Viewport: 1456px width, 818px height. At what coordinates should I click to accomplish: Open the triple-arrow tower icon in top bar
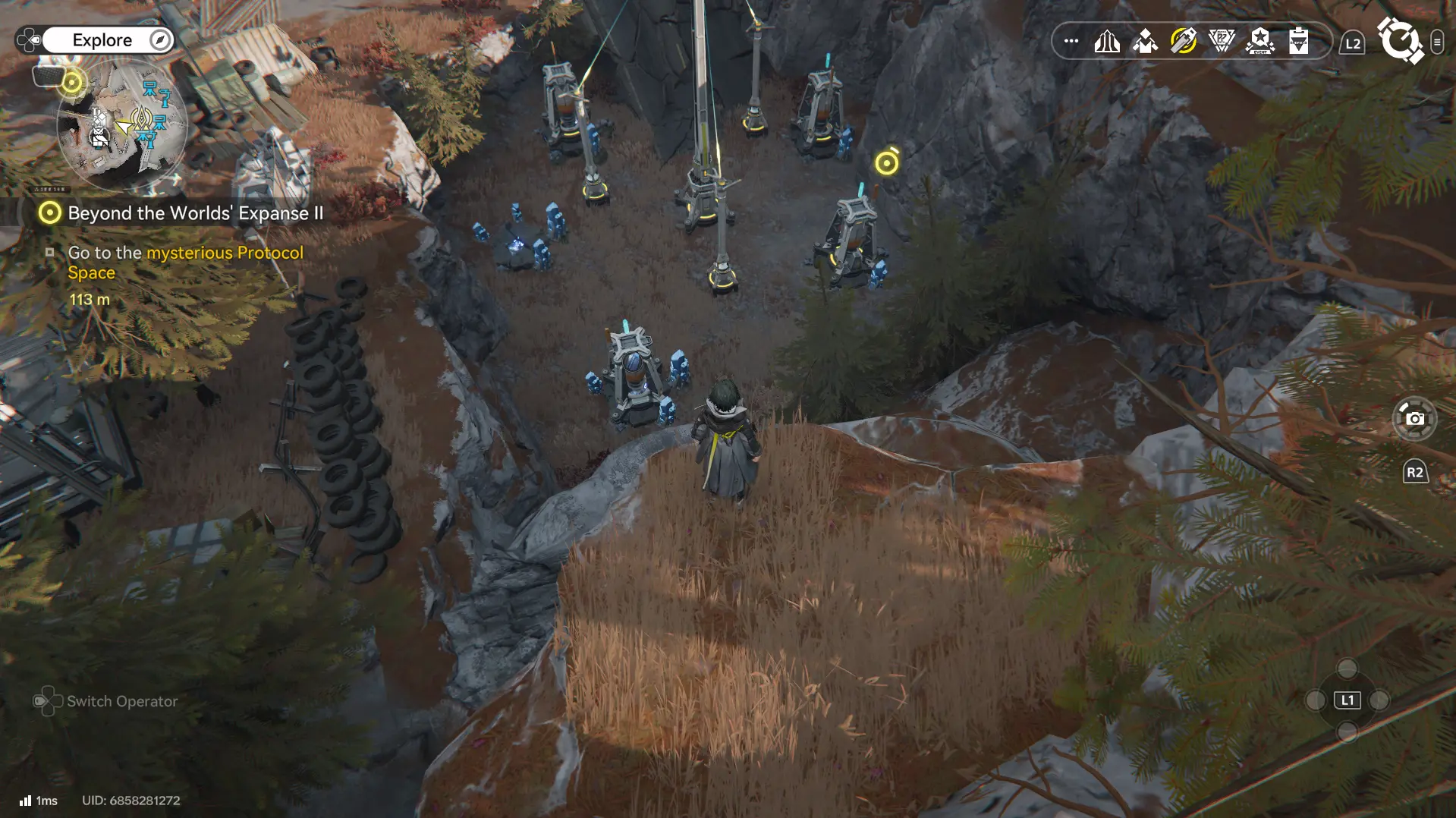coord(1107,41)
